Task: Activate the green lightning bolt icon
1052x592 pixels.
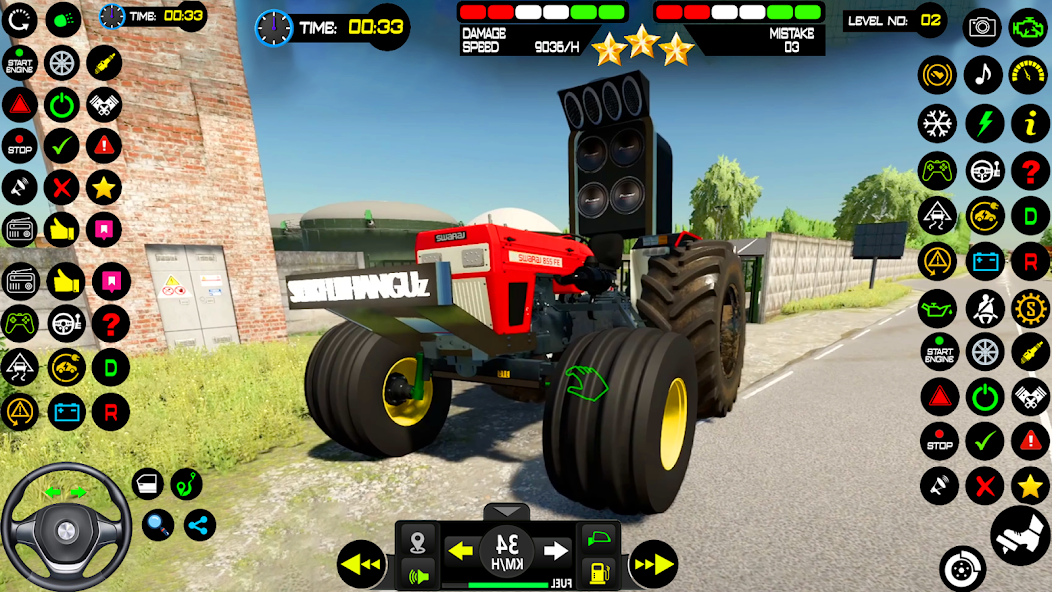Action: point(984,124)
